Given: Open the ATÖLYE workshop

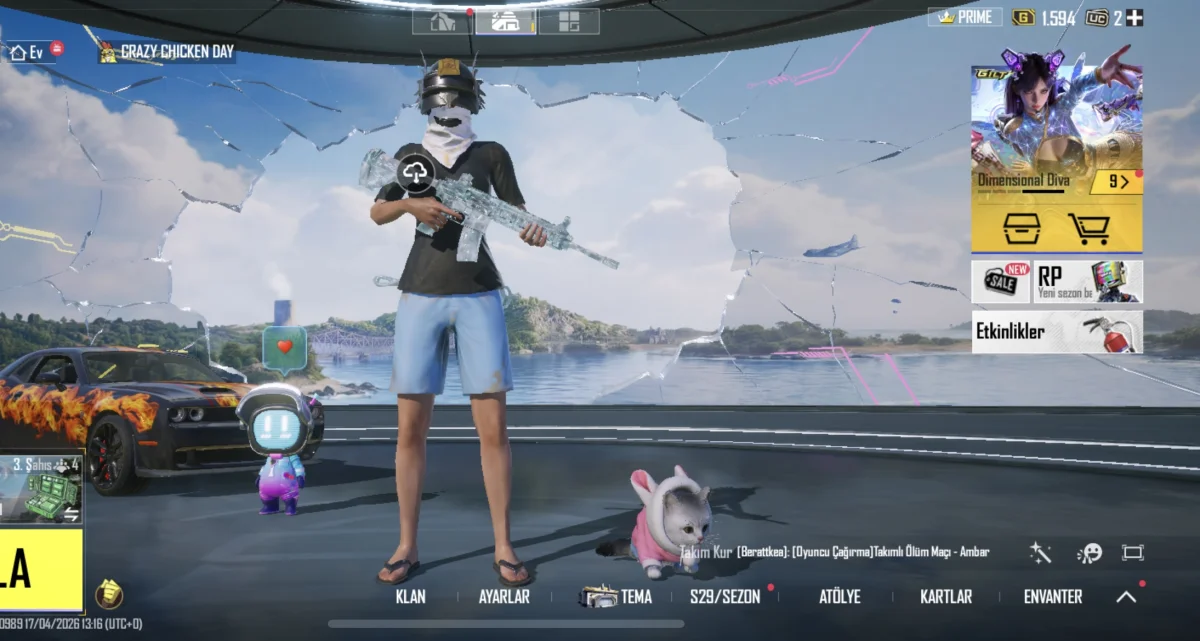Looking at the screenshot, I should pyautogui.click(x=840, y=597).
